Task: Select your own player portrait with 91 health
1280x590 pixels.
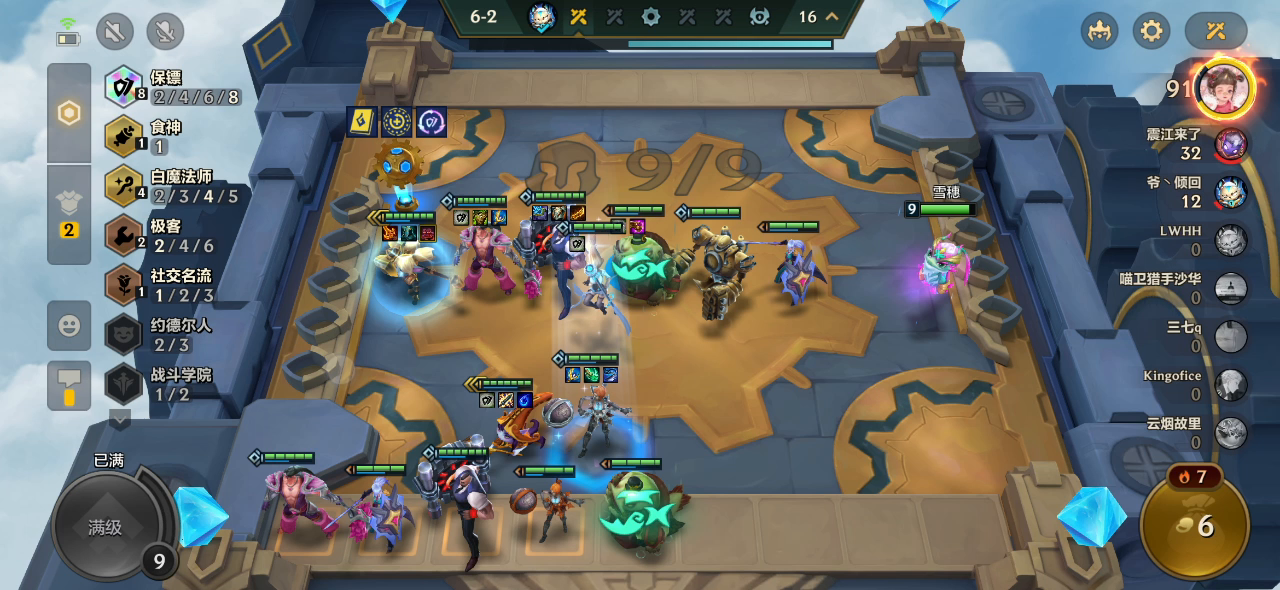Action: point(1224,89)
